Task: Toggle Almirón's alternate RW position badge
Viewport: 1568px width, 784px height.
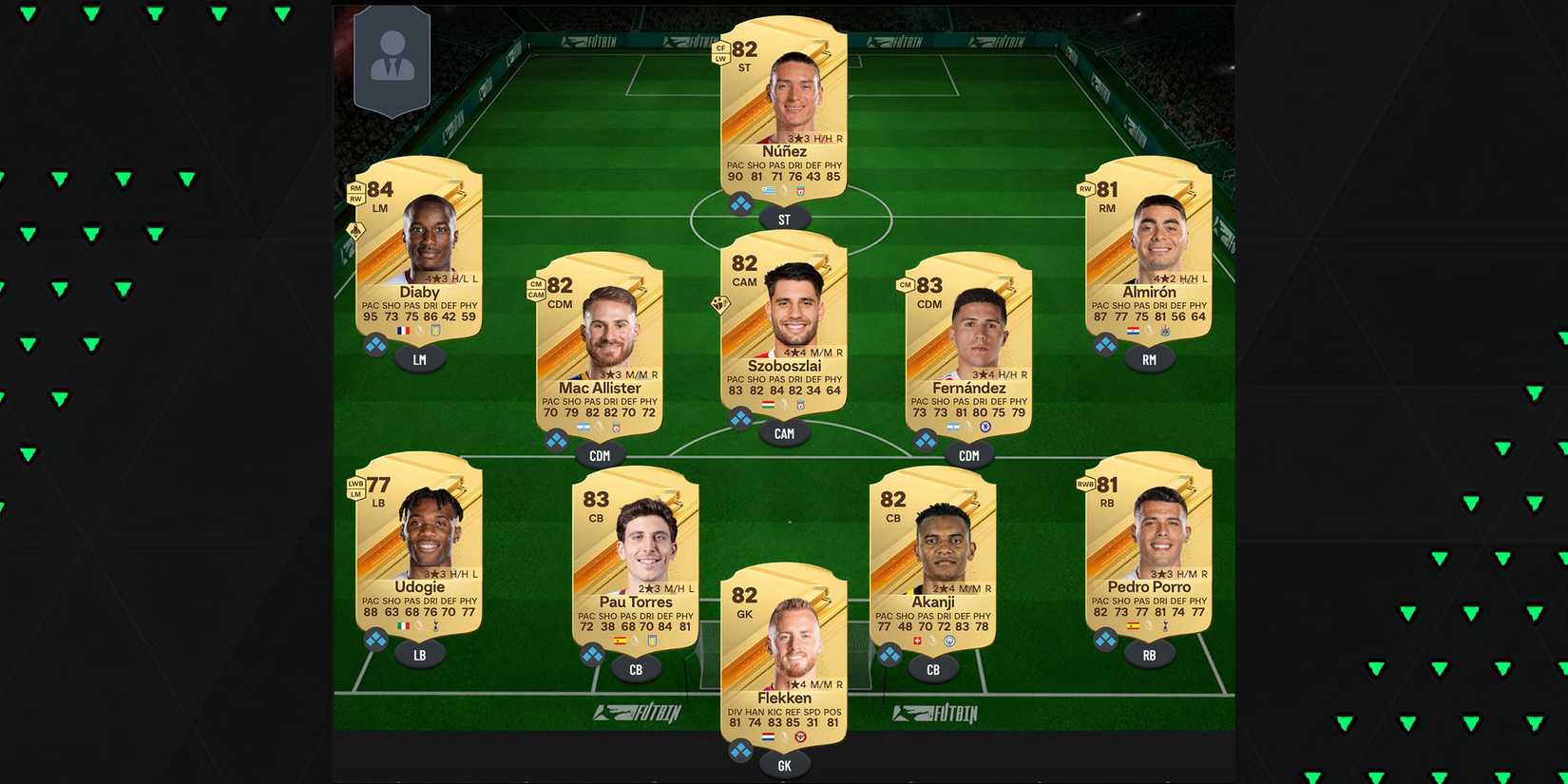Action: 1082,189
